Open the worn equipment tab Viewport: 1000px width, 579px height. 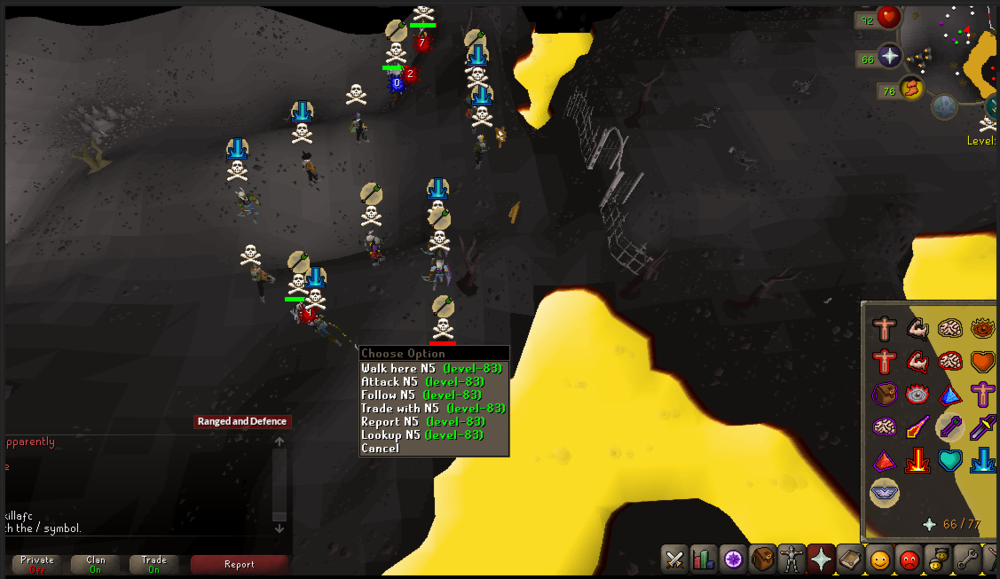point(792,559)
